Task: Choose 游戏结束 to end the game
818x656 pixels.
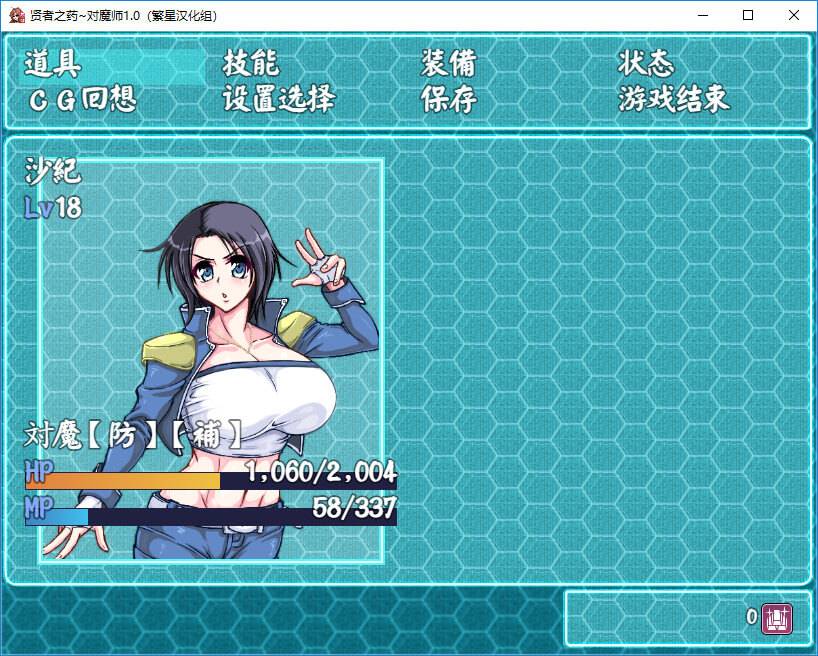Action: (x=674, y=100)
